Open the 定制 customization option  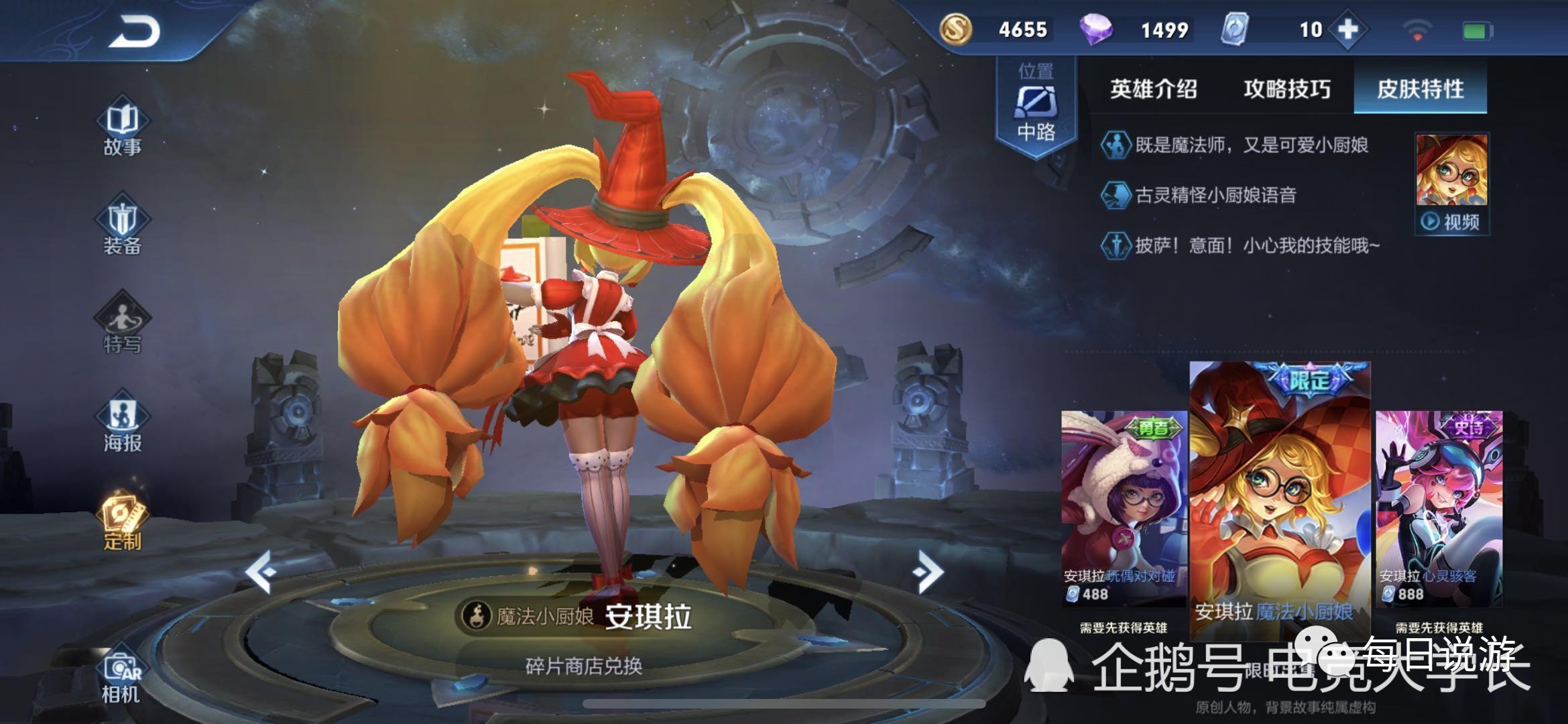tap(123, 524)
